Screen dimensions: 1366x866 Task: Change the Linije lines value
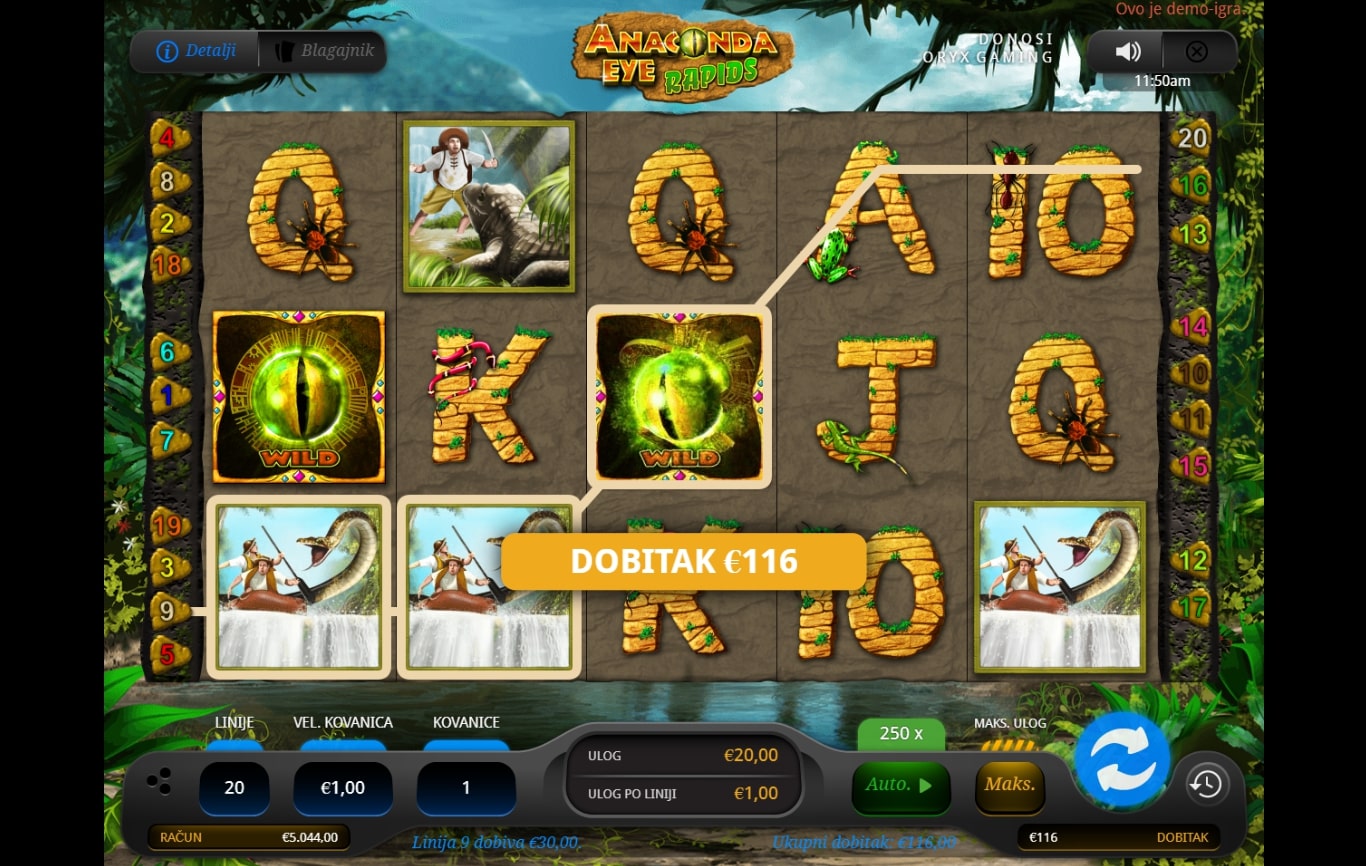[234, 788]
